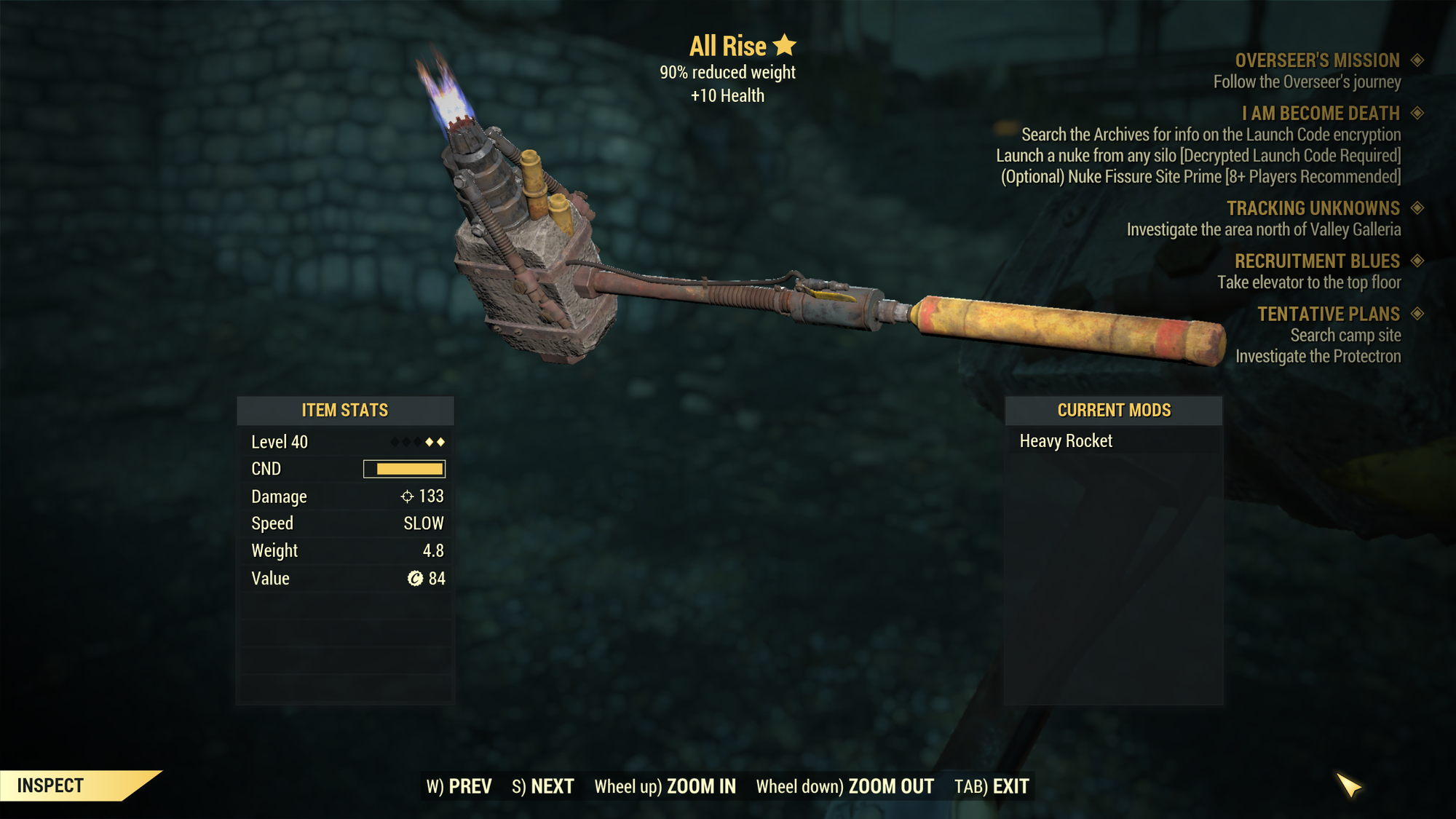Choose the Tracking Unknowns quest entry
1456x819 pixels.
pyautogui.click(x=1313, y=209)
